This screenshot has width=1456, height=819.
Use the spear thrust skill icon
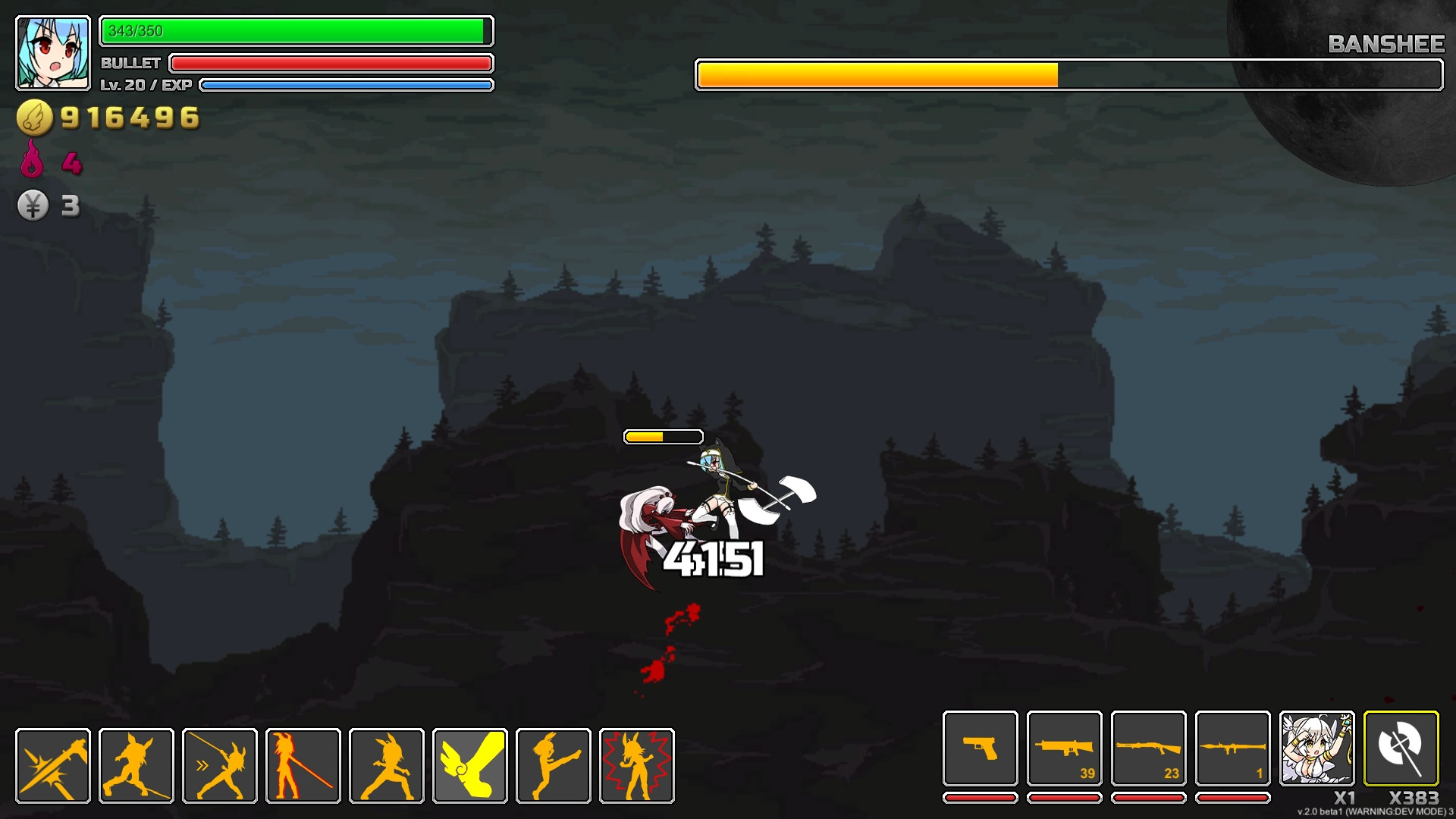coord(218,764)
